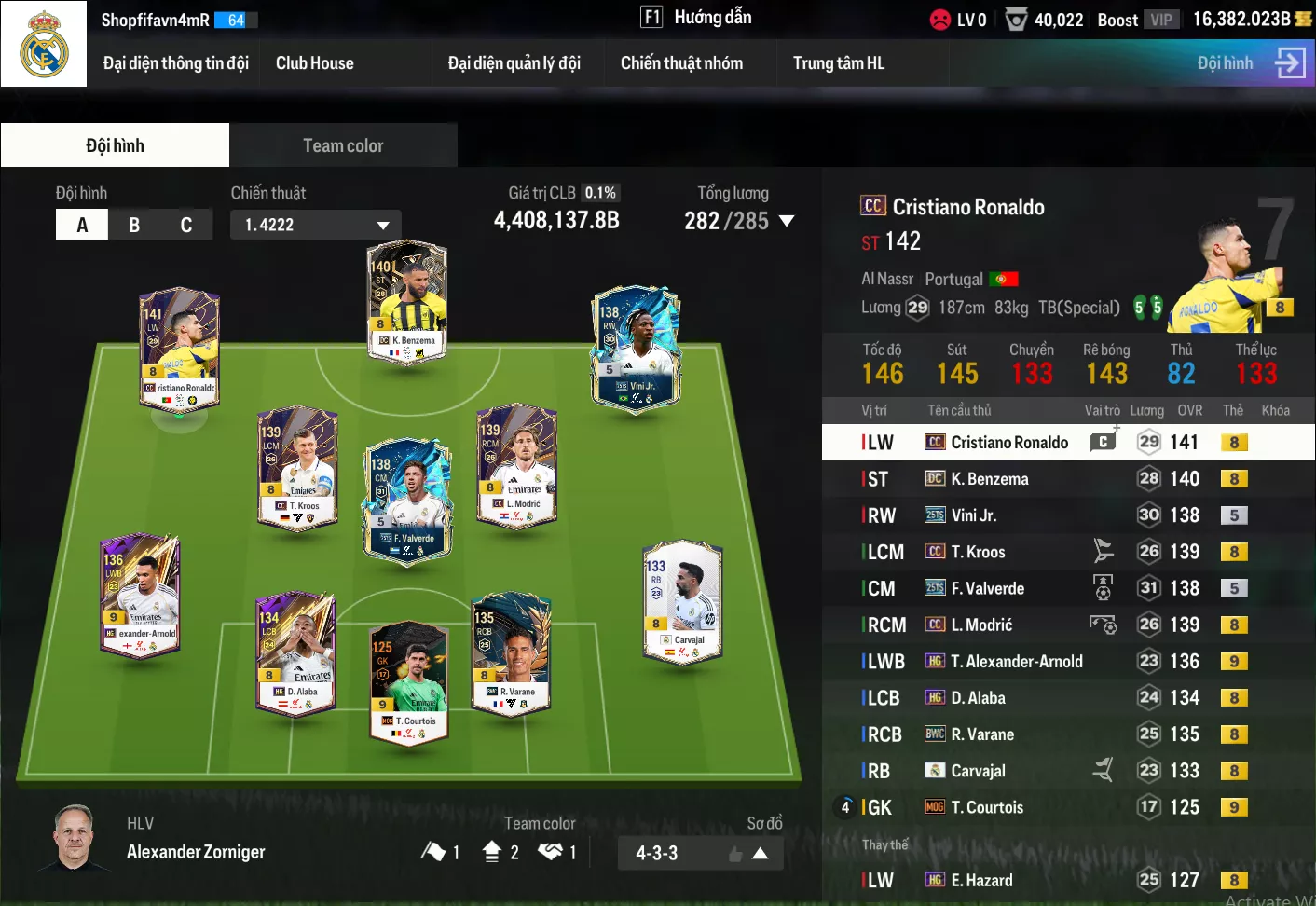Expand the Tổng lương salary dropdown arrow
This screenshot has height=906, width=1316.
point(787,221)
